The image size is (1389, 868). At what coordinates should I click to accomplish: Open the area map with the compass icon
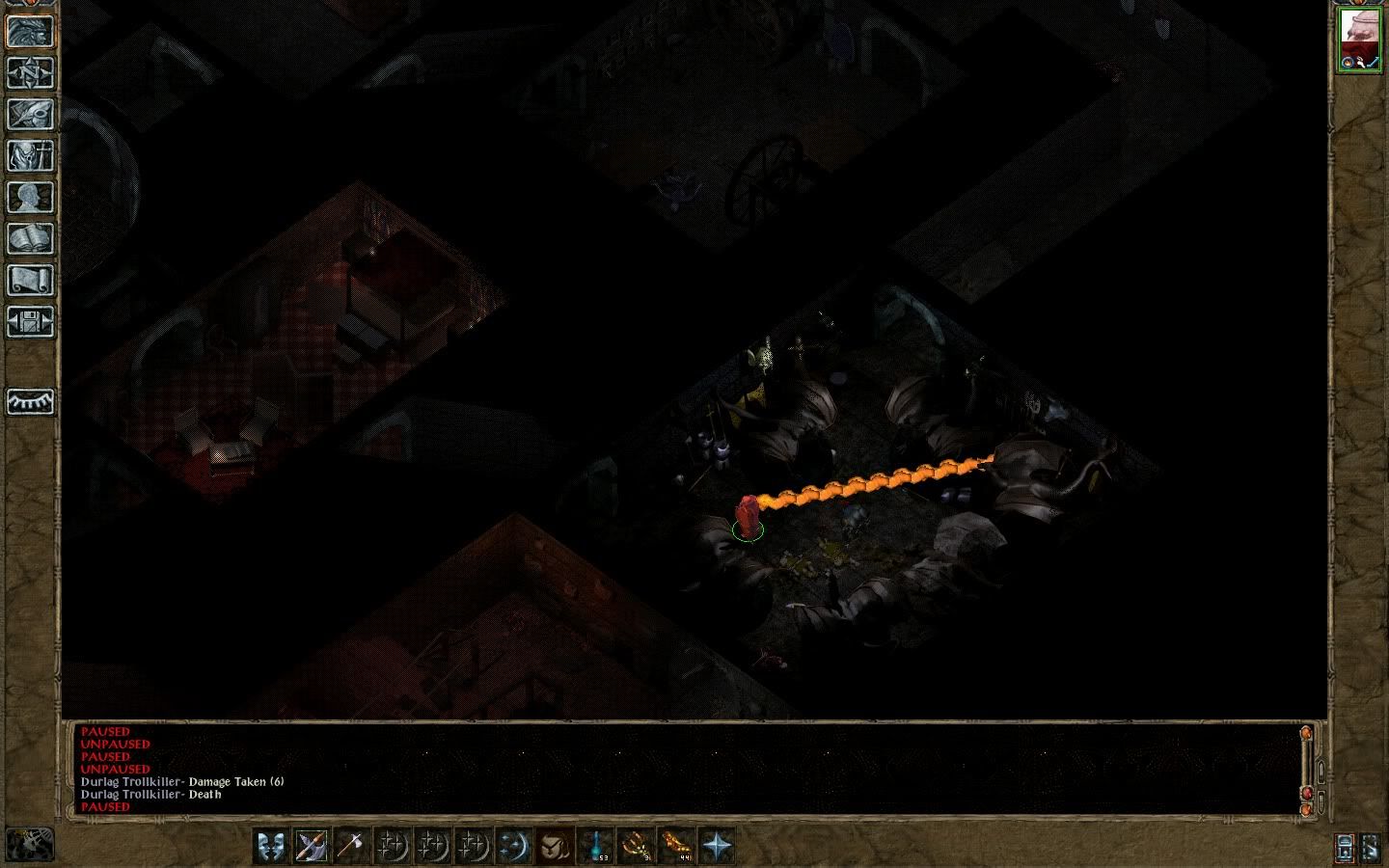[x=30, y=73]
